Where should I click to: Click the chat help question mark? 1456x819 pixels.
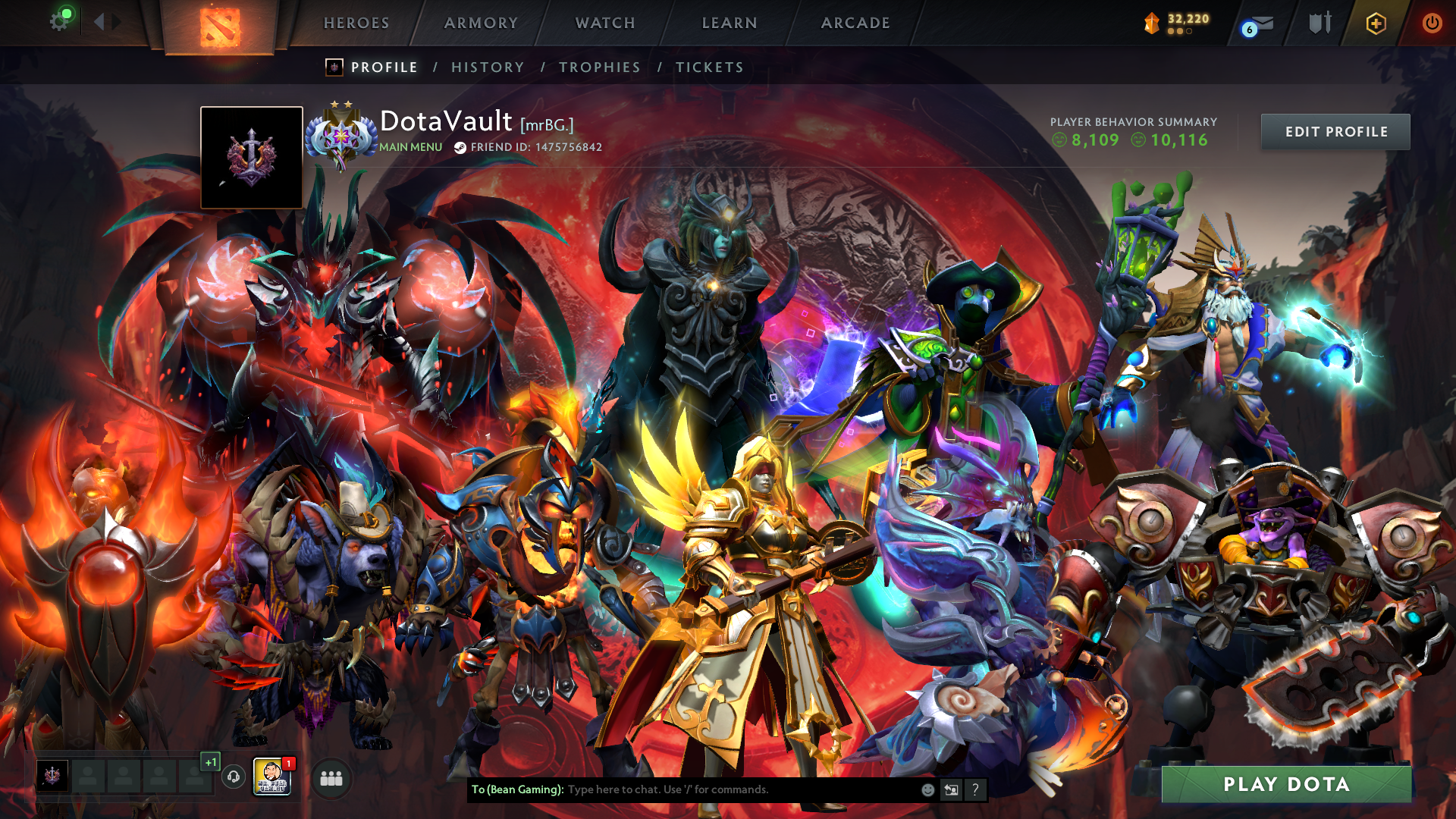(x=975, y=789)
